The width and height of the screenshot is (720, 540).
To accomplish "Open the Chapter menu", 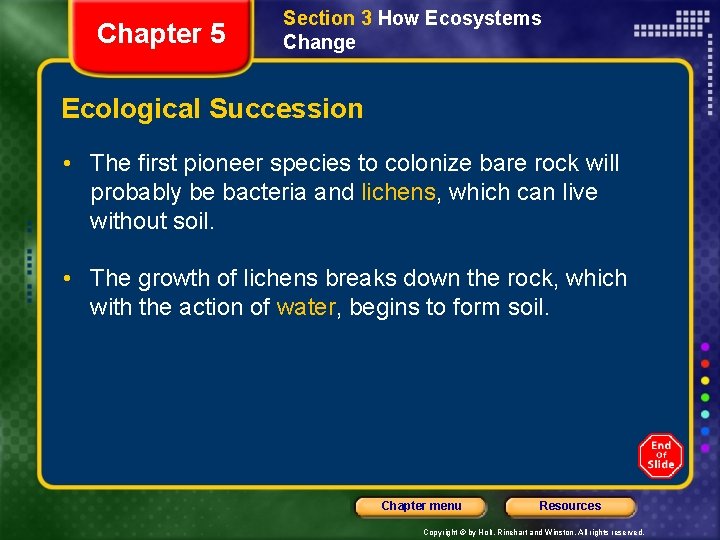I will pos(421,506).
